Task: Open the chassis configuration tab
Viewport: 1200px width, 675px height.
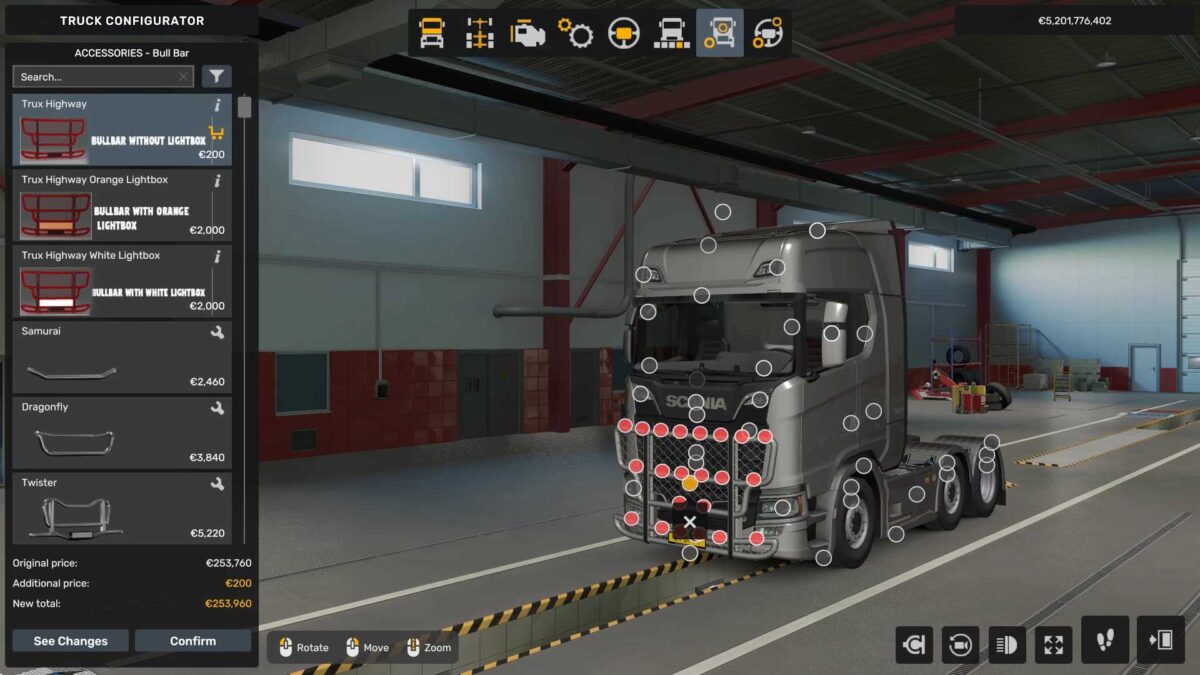Action: 480,33
